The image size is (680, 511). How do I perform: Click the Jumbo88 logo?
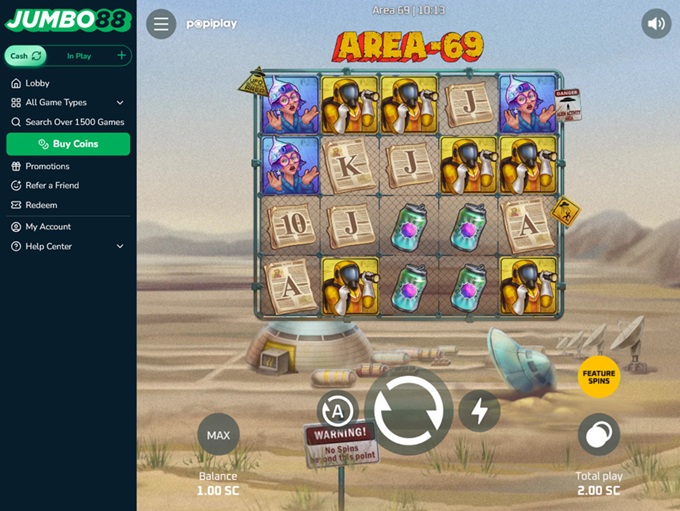click(67, 20)
